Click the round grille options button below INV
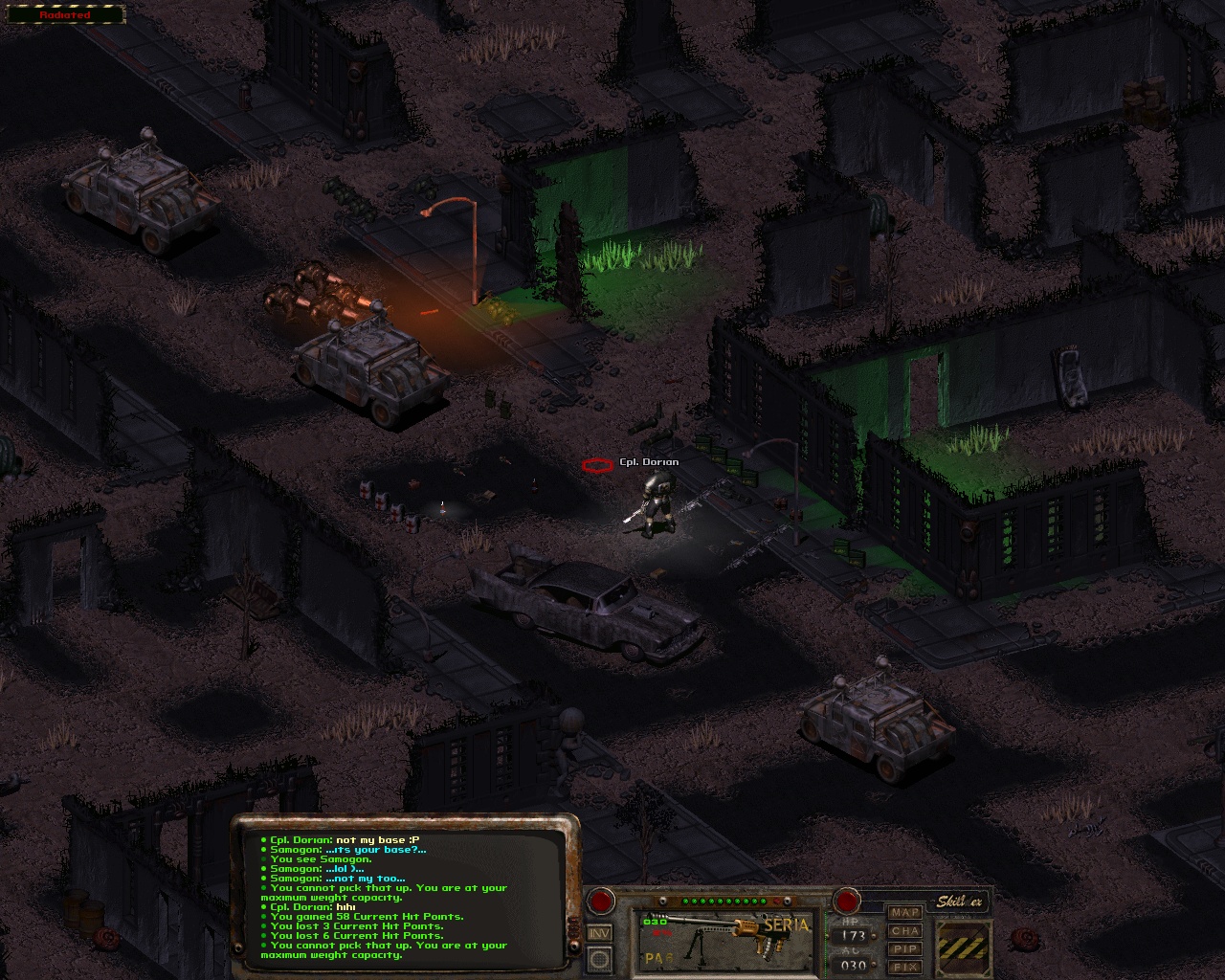The height and width of the screenshot is (980, 1225). click(600, 958)
